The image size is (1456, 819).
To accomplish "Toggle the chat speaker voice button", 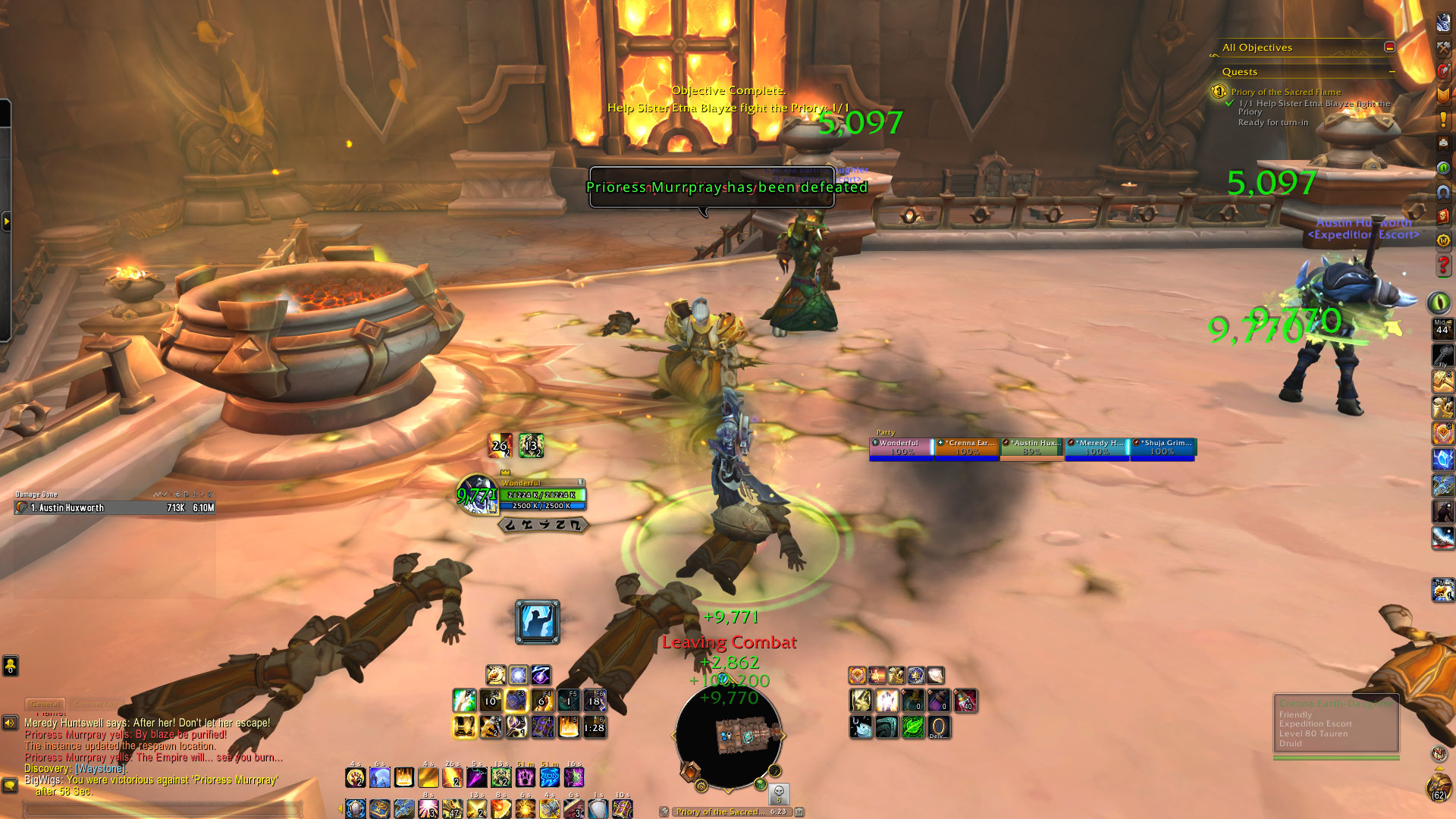I will [x=10, y=723].
